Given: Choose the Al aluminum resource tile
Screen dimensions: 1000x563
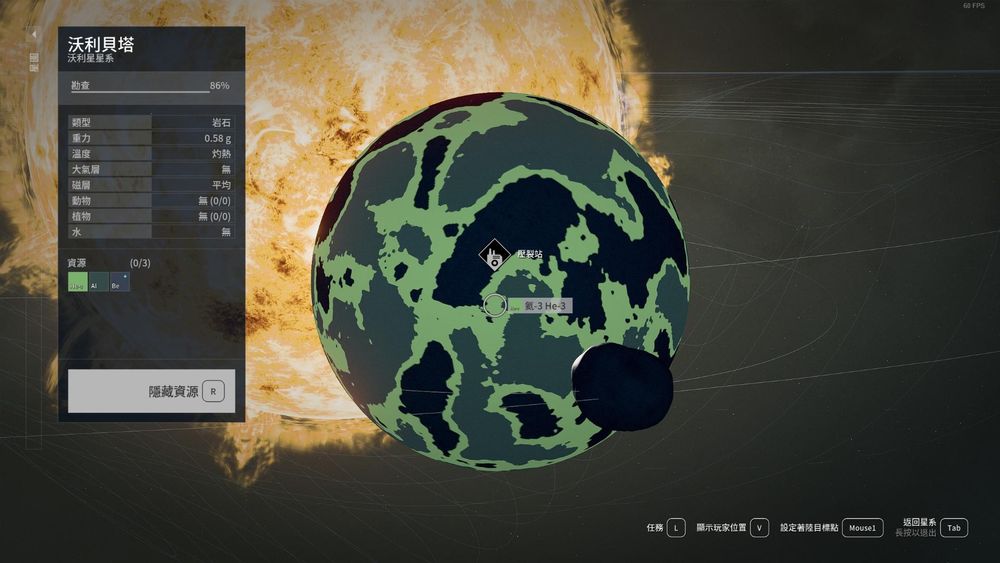Looking at the screenshot, I should coord(97,283).
